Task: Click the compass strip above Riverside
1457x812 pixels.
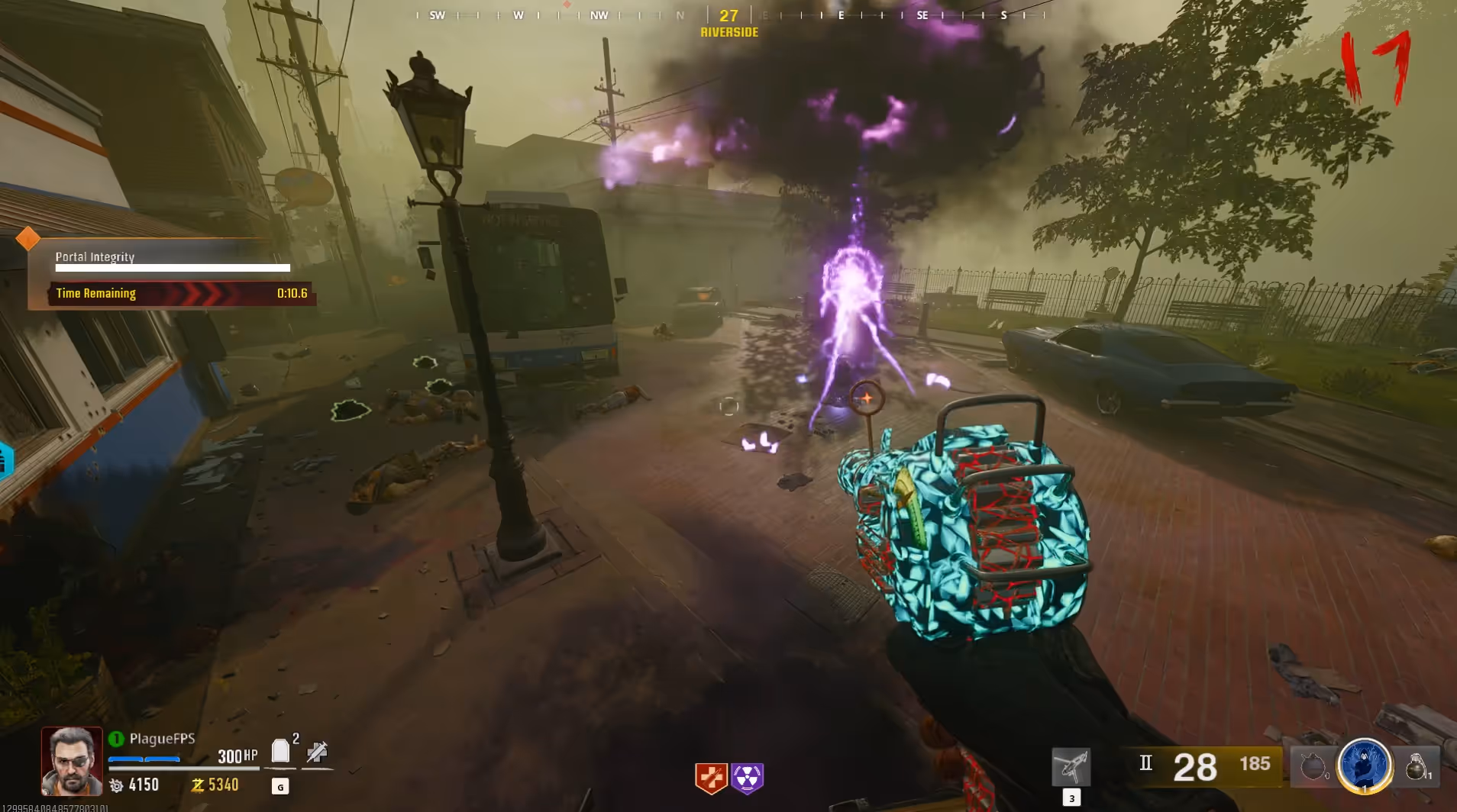Action: [x=728, y=14]
